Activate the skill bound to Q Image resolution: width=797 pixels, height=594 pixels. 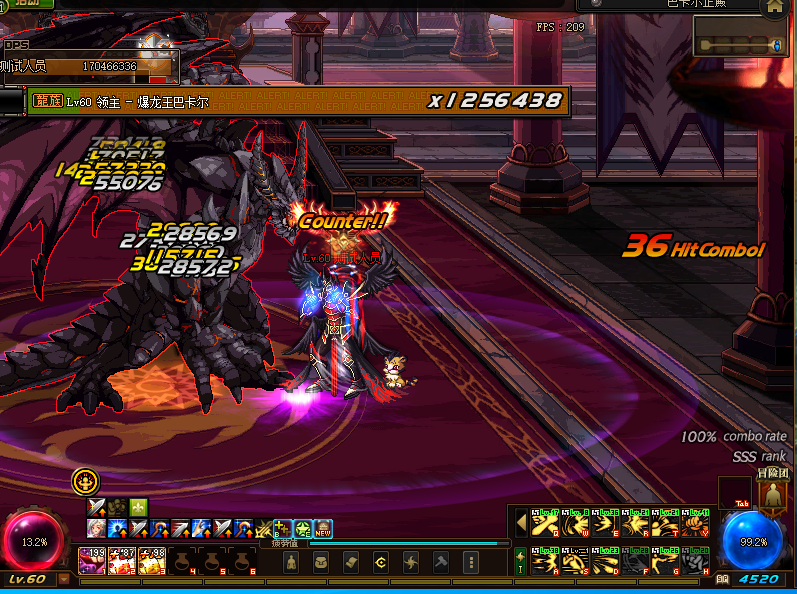coord(545,523)
